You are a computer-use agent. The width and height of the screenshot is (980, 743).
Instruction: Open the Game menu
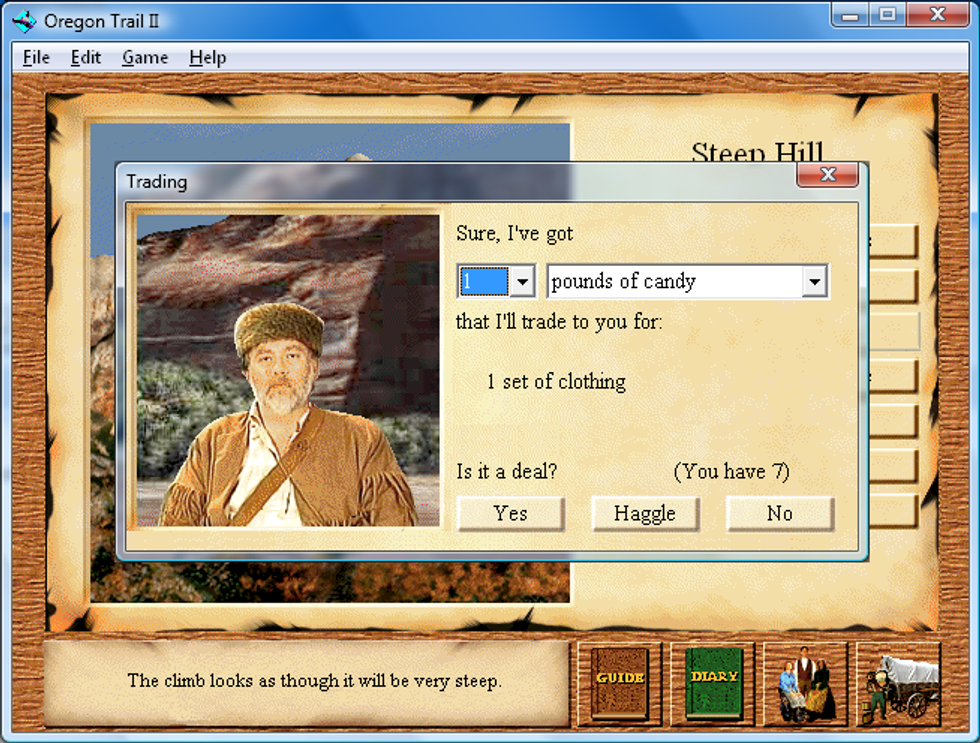pos(145,58)
